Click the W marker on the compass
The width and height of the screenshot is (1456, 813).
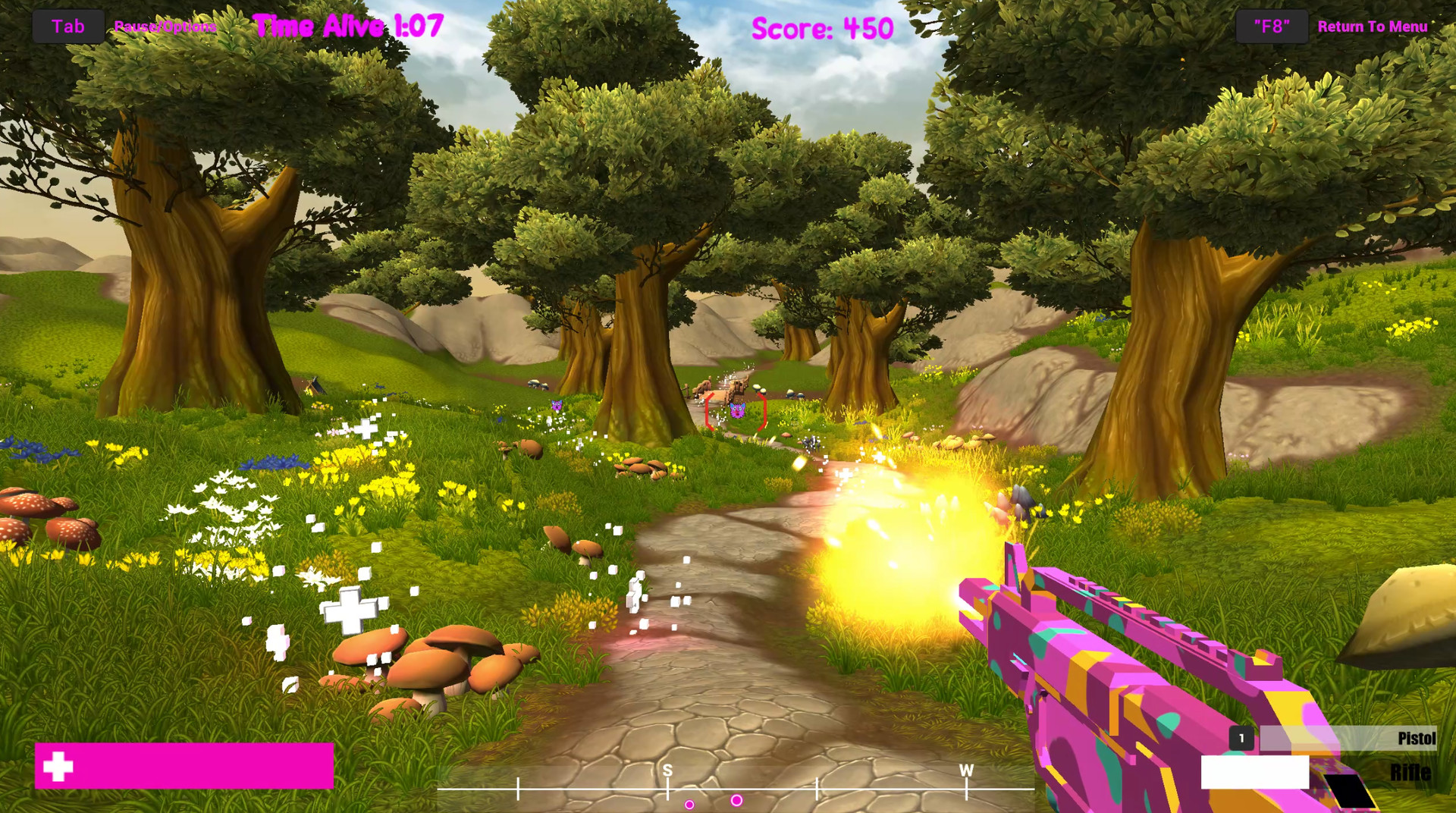965,770
